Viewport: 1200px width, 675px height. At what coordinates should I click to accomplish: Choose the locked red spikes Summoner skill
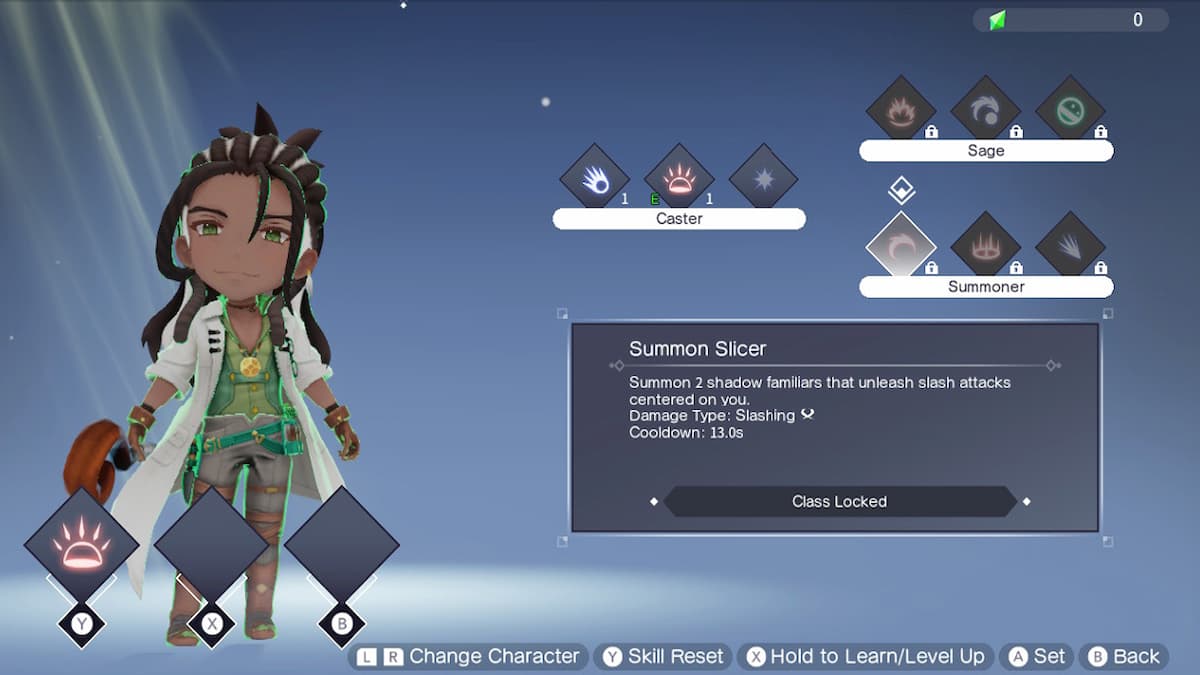point(985,246)
